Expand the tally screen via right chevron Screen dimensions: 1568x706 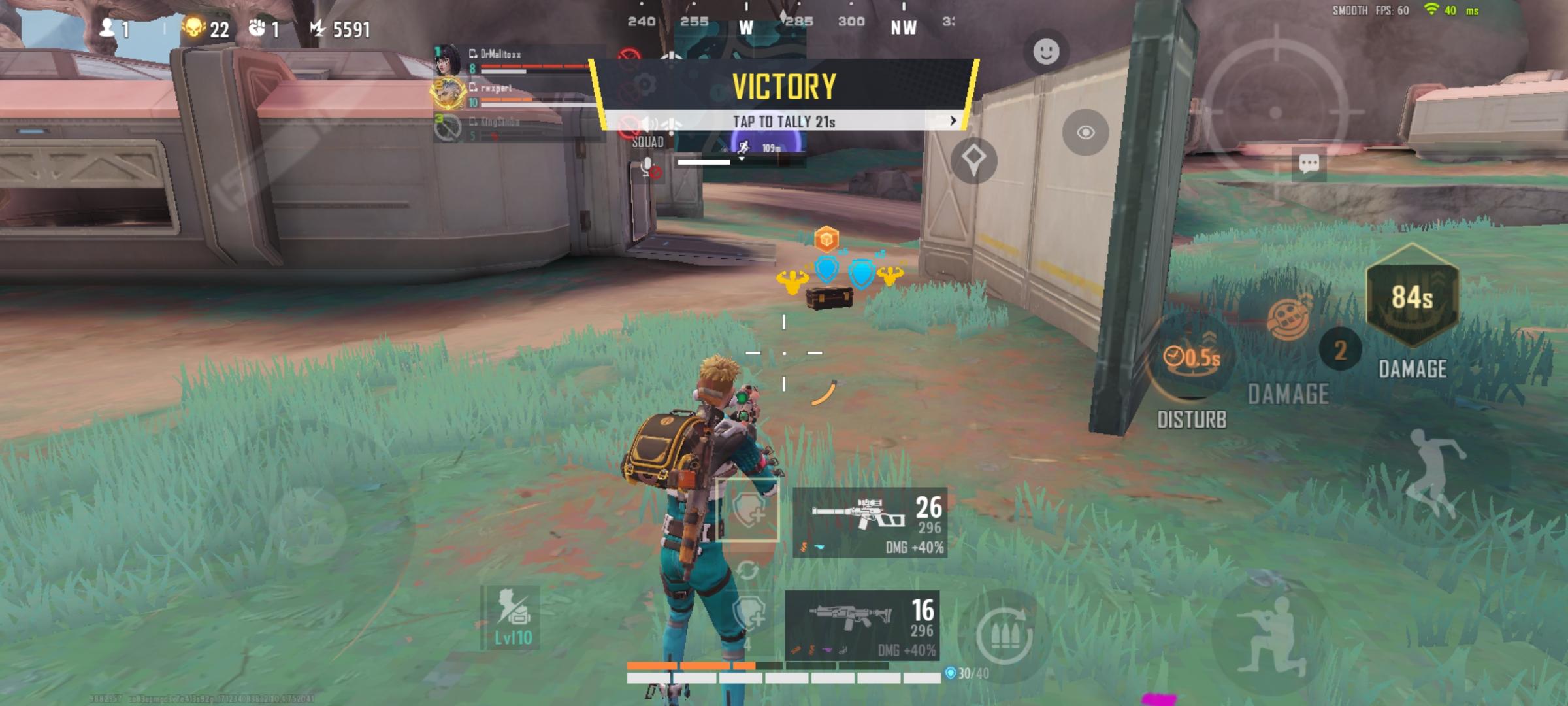(x=953, y=119)
